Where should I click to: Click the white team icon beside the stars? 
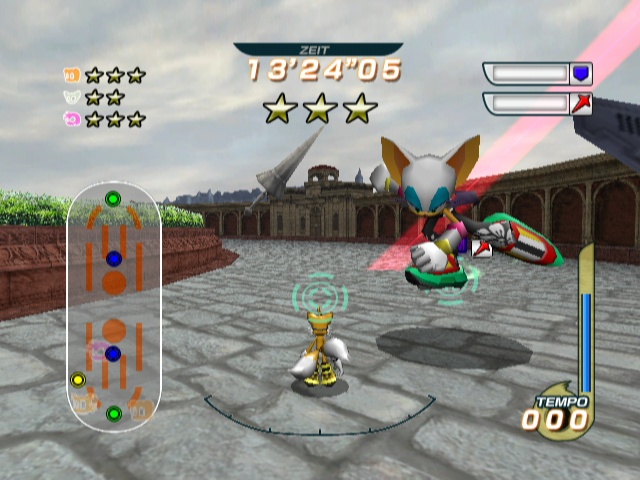pos(71,97)
